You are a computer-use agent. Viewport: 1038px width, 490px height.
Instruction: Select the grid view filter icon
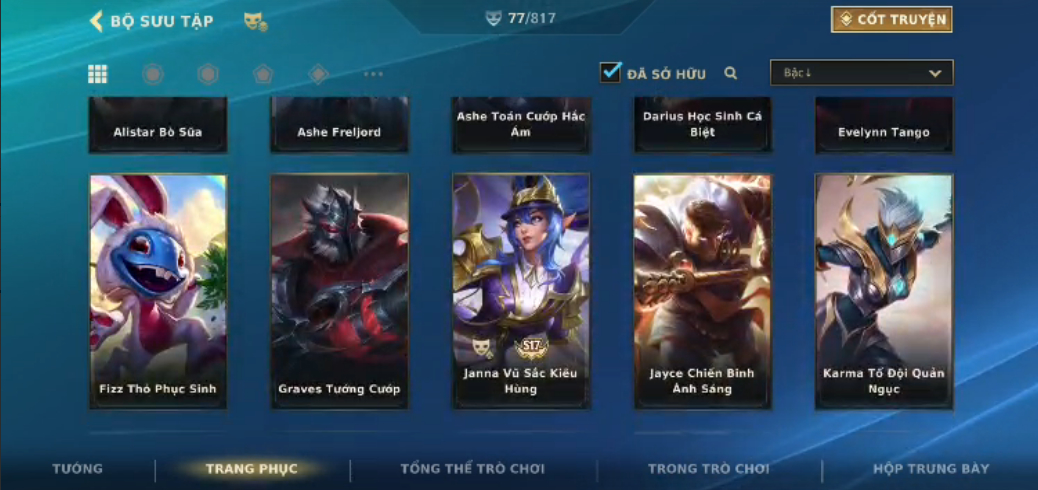[98, 73]
